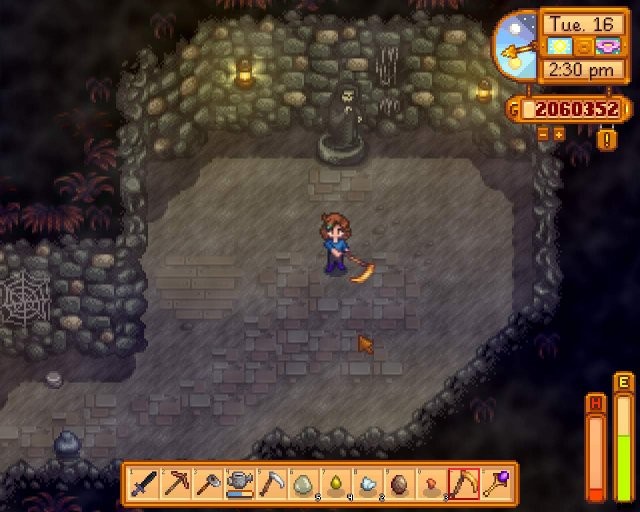
Task: Zoom in with the plus button
Action: (x=560, y=133)
